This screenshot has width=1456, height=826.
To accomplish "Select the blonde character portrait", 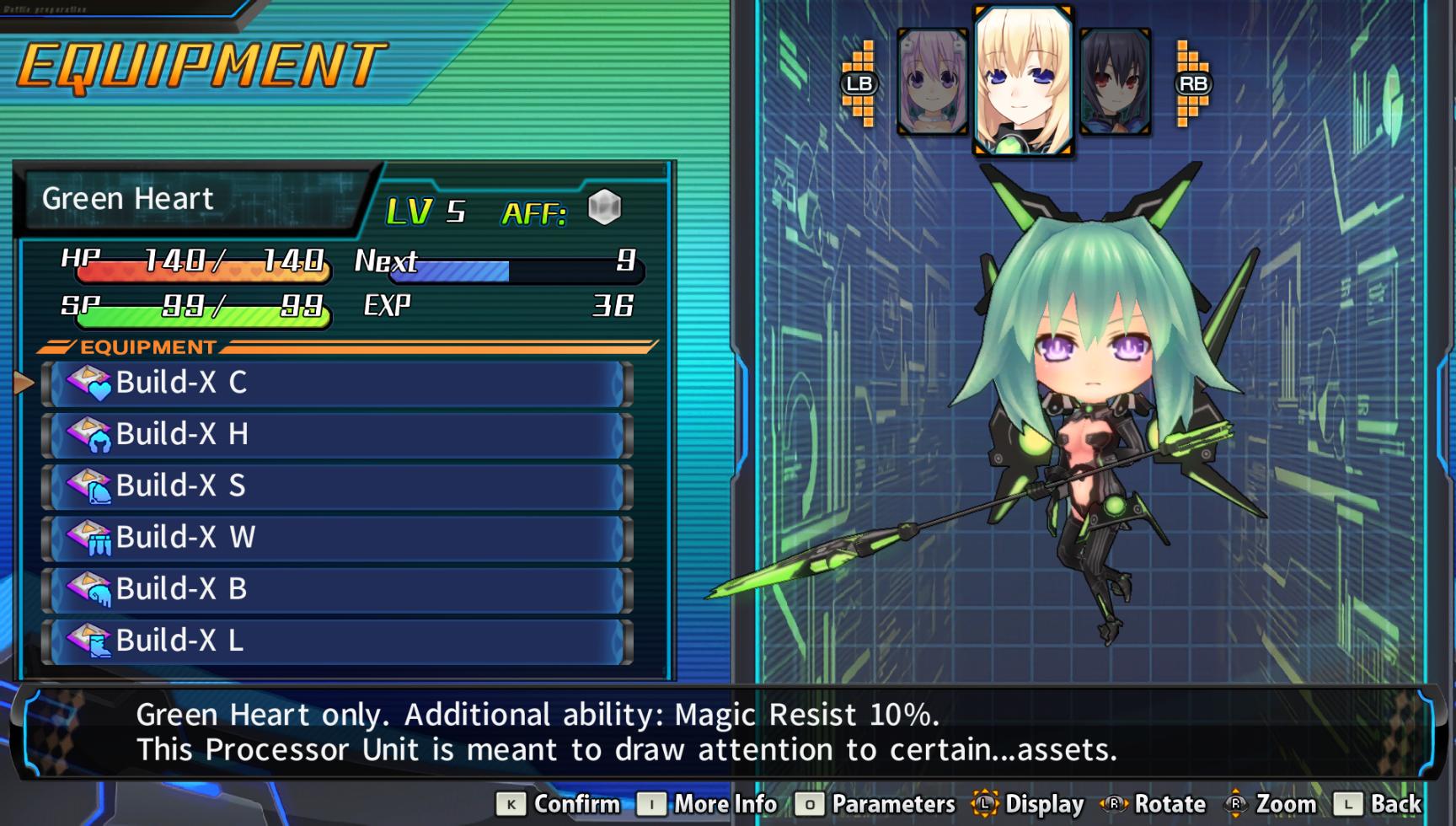I will point(1023,81).
